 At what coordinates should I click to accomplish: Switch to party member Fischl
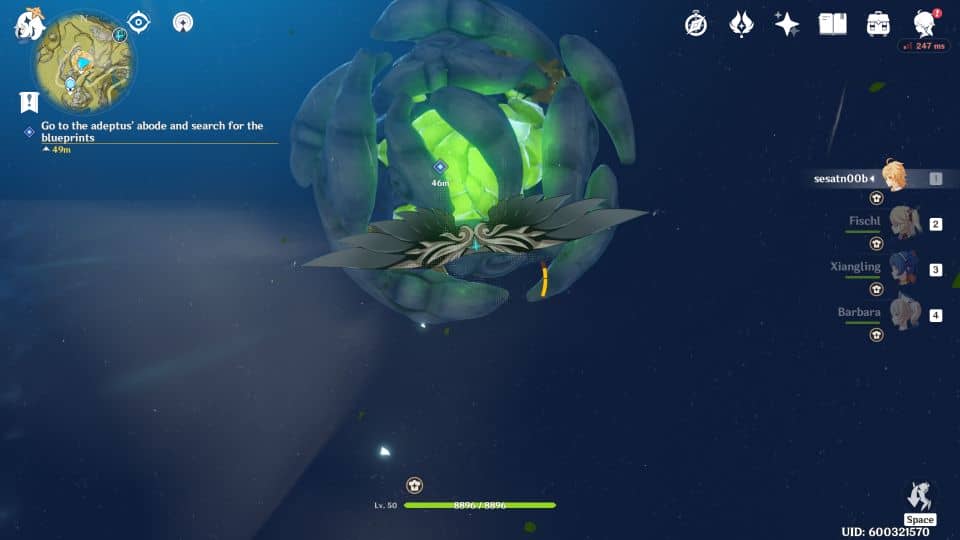click(905, 223)
